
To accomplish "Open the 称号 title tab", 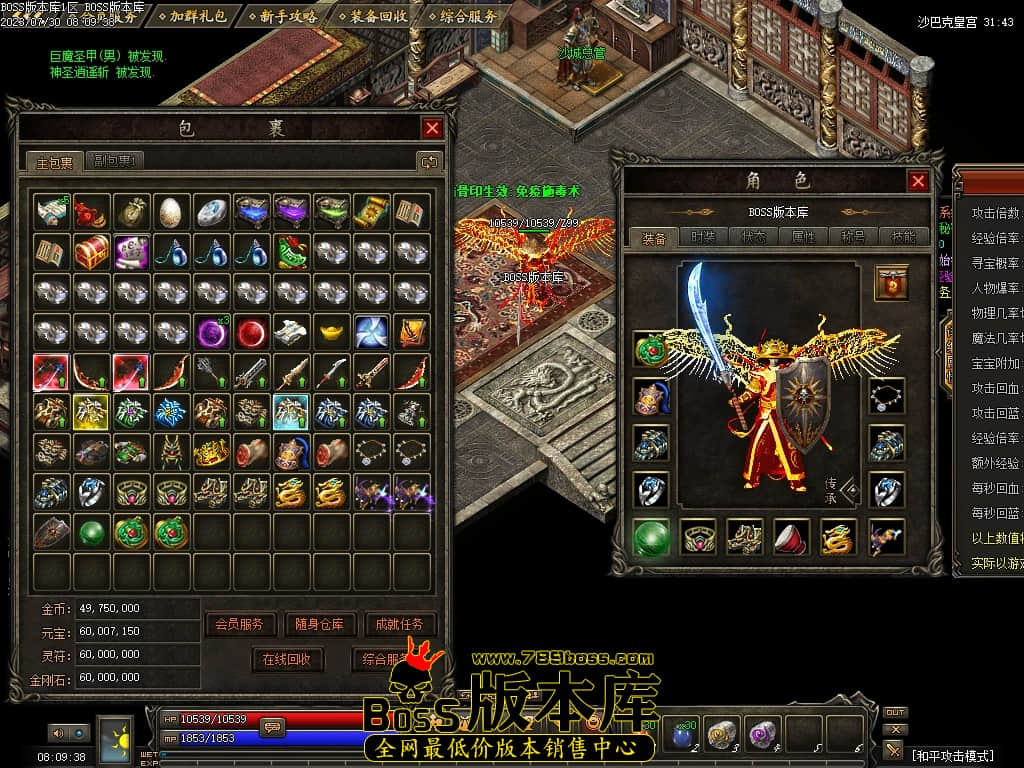I will pos(853,237).
